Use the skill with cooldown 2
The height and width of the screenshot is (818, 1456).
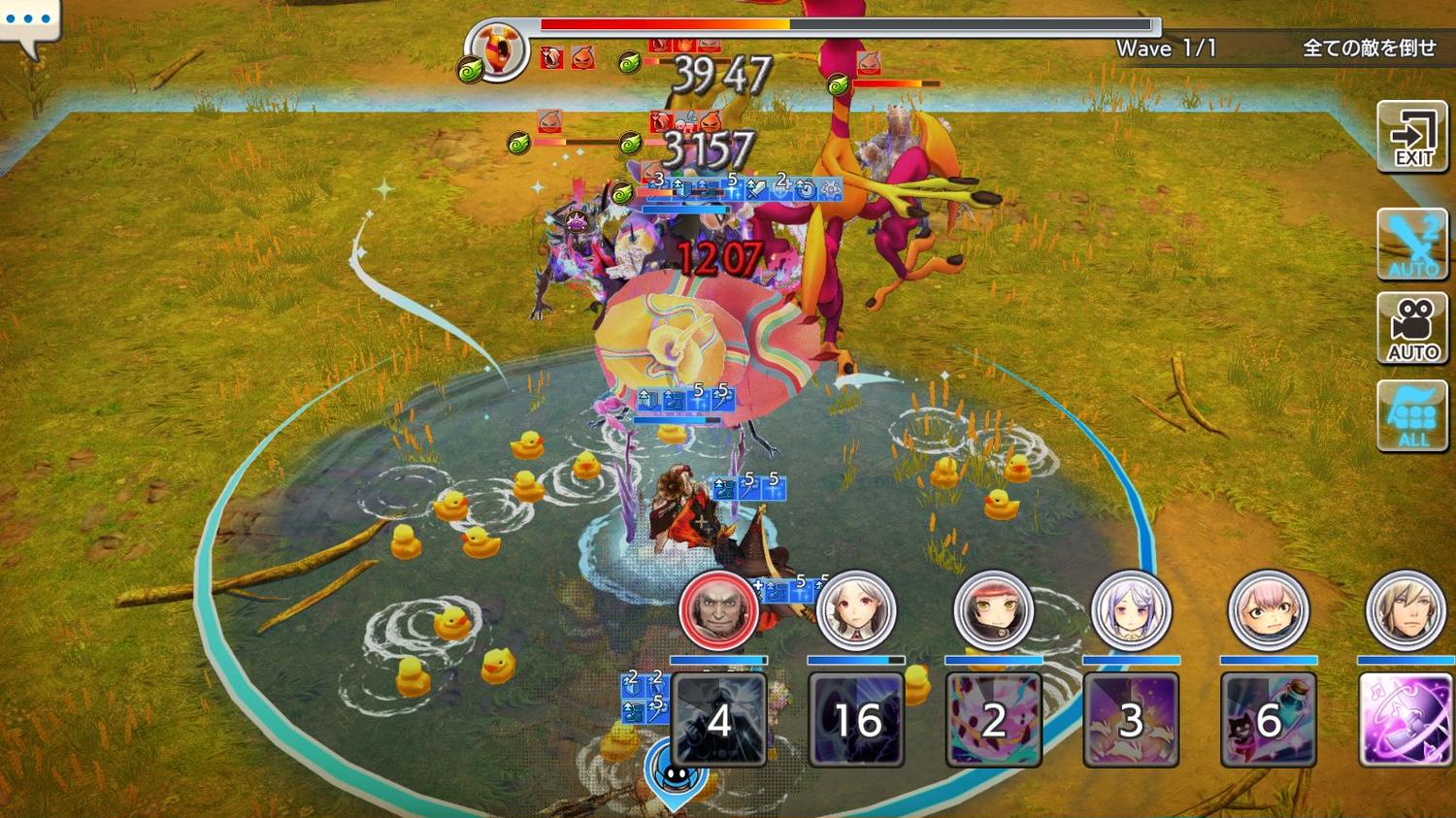coord(993,719)
